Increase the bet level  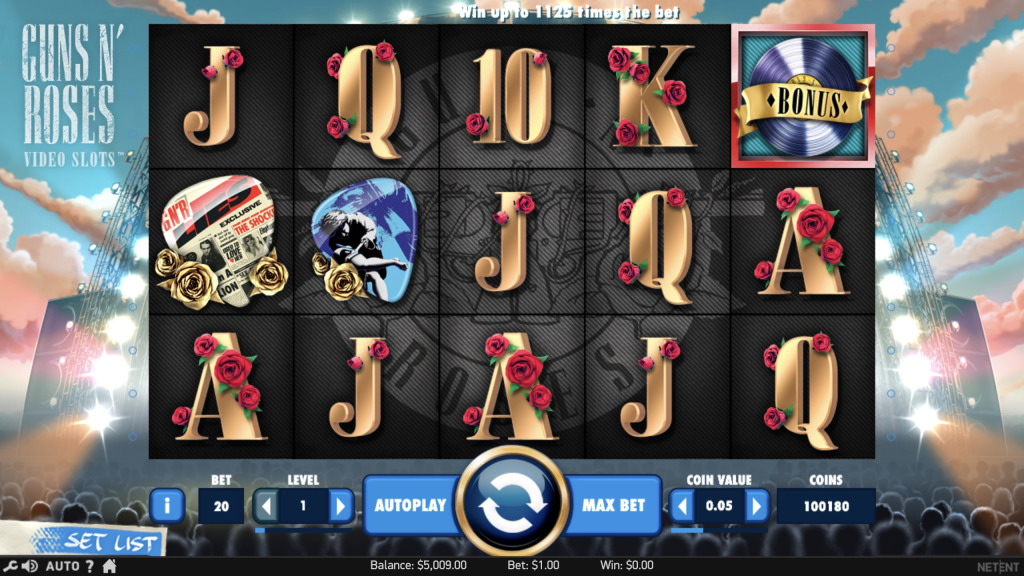click(340, 506)
